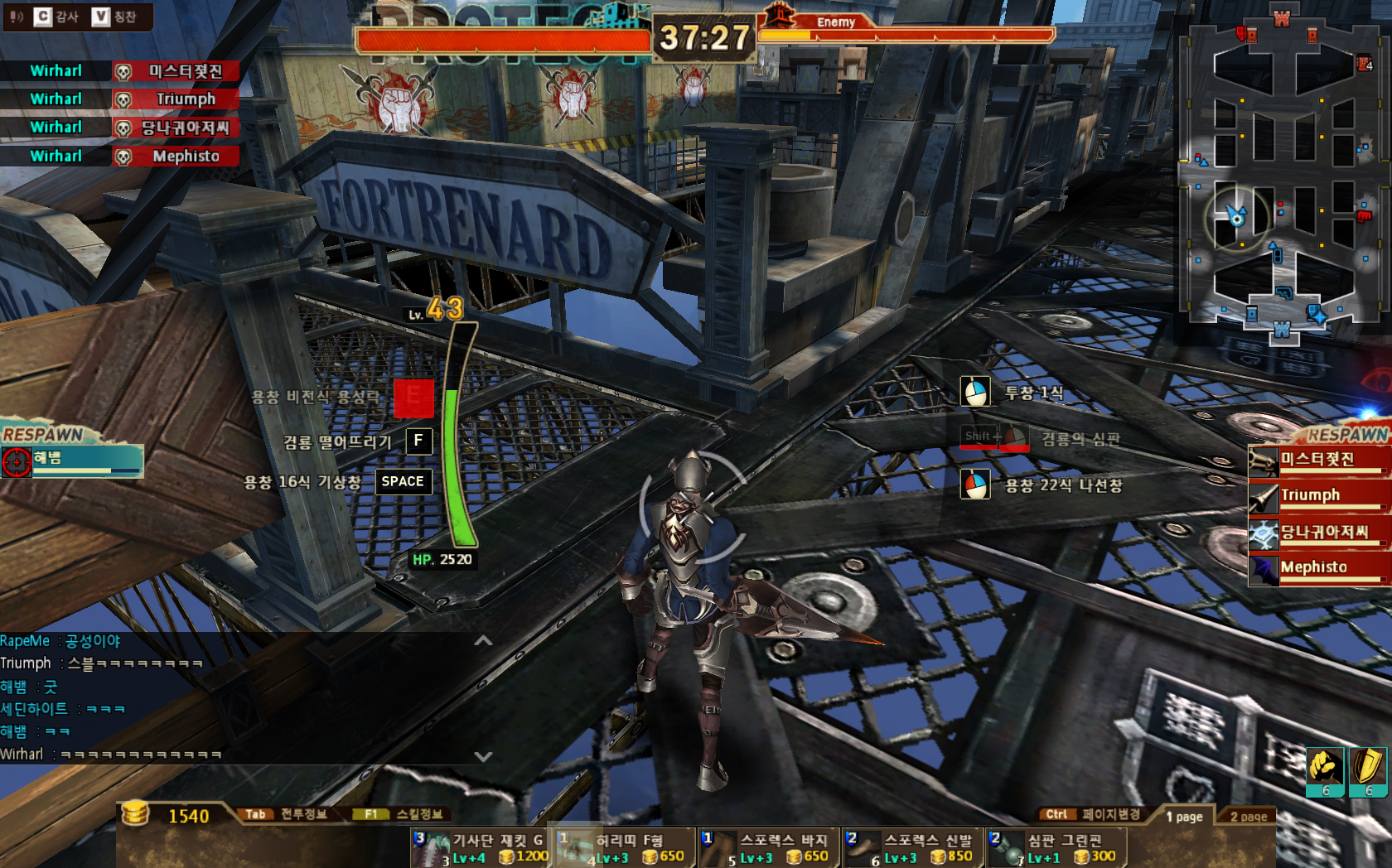Purchase the 스포렉스 신발 shoes upgrade
The image size is (1392, 868).
pyautogui.click(x=913, y=848)
